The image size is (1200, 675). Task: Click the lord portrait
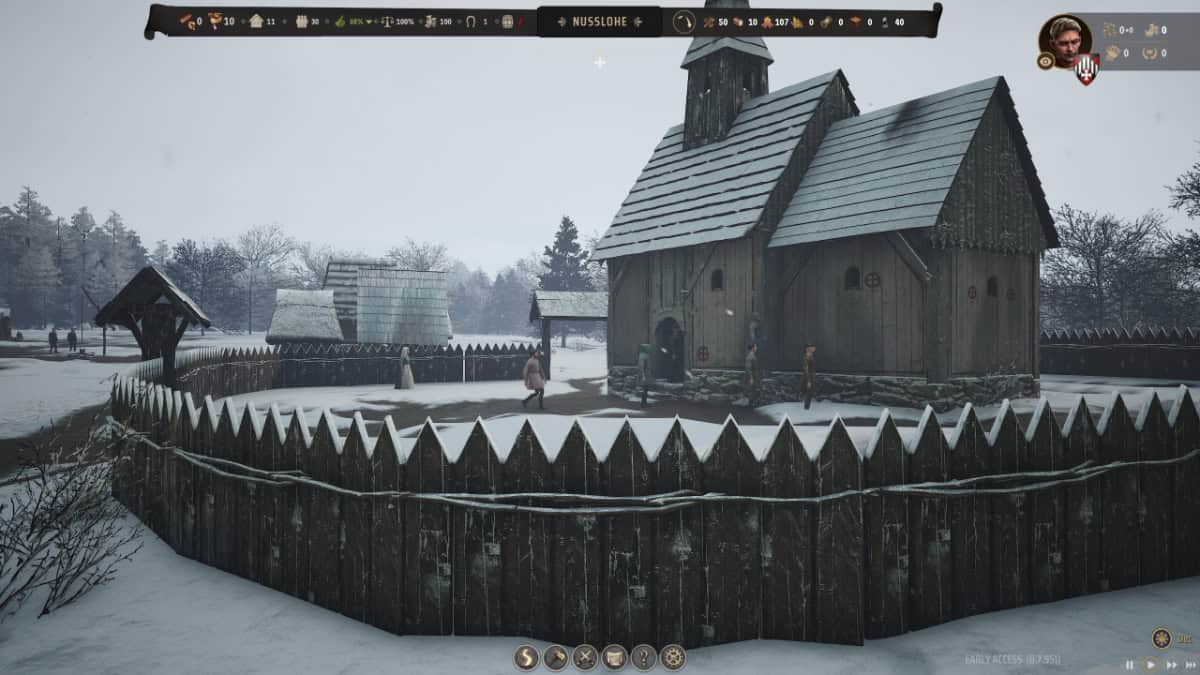coord(1064,40)
